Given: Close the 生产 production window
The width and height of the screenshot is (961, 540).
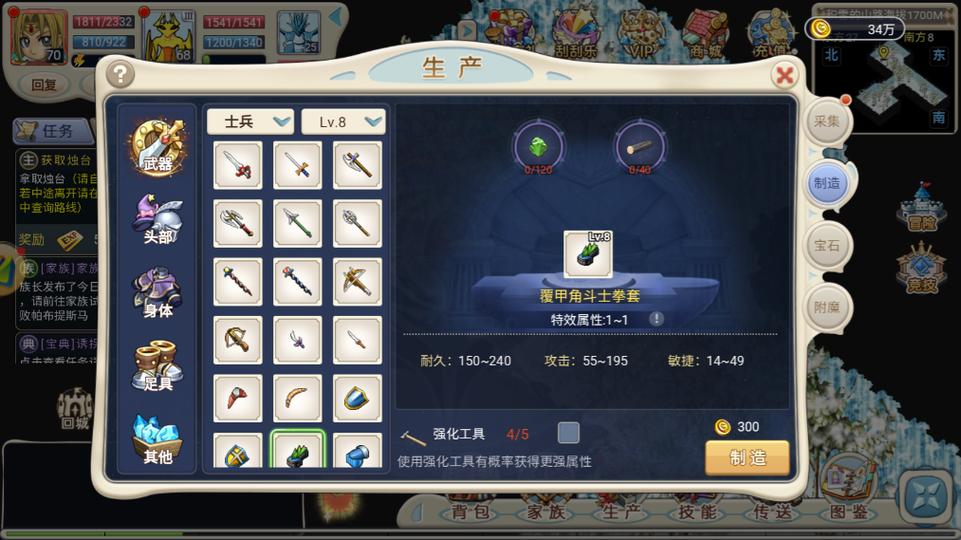Looking at the screenshot, I should coord(785,75).
